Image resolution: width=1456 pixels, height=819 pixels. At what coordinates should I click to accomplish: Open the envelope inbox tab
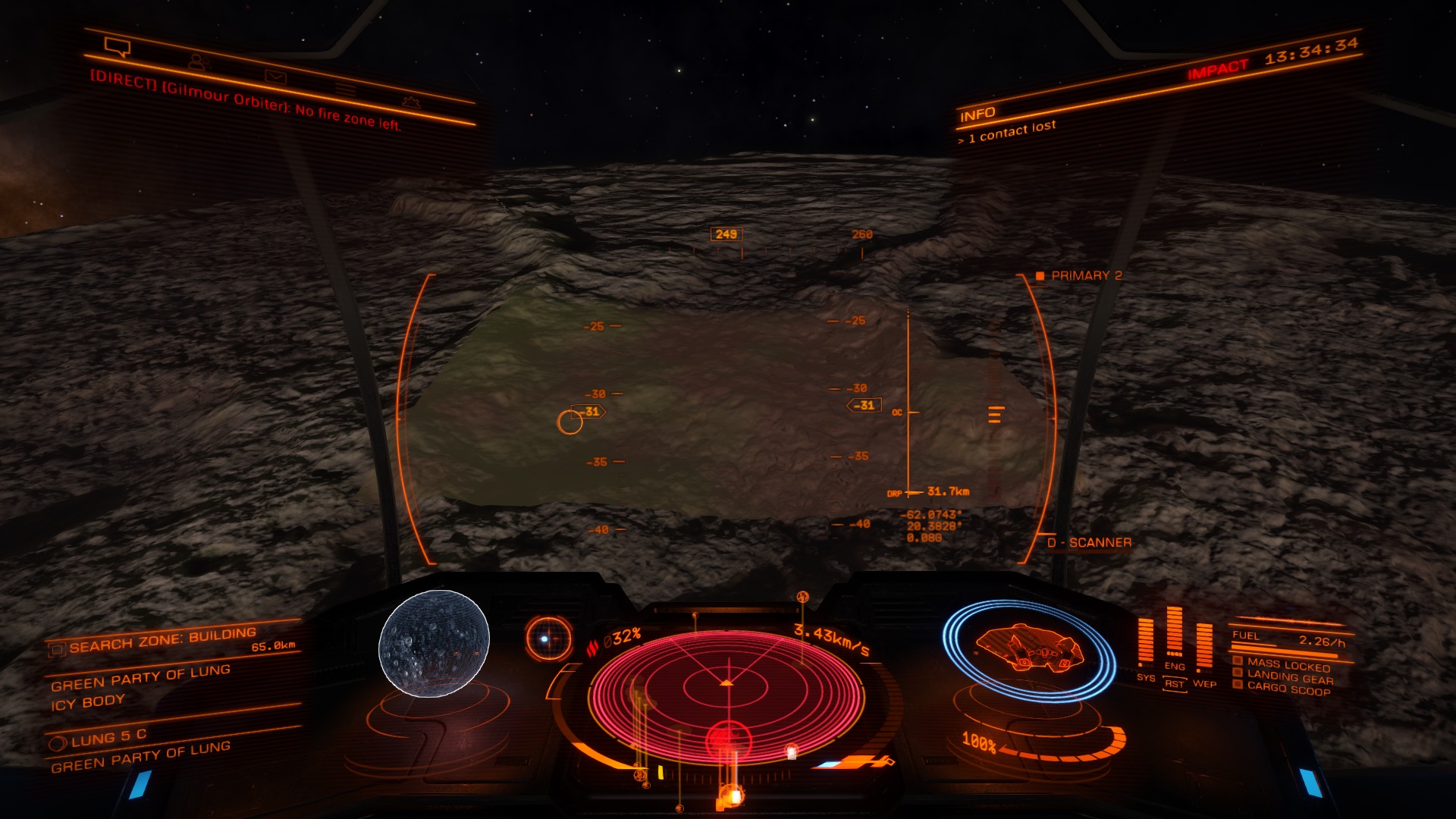(x=275, y=76)
